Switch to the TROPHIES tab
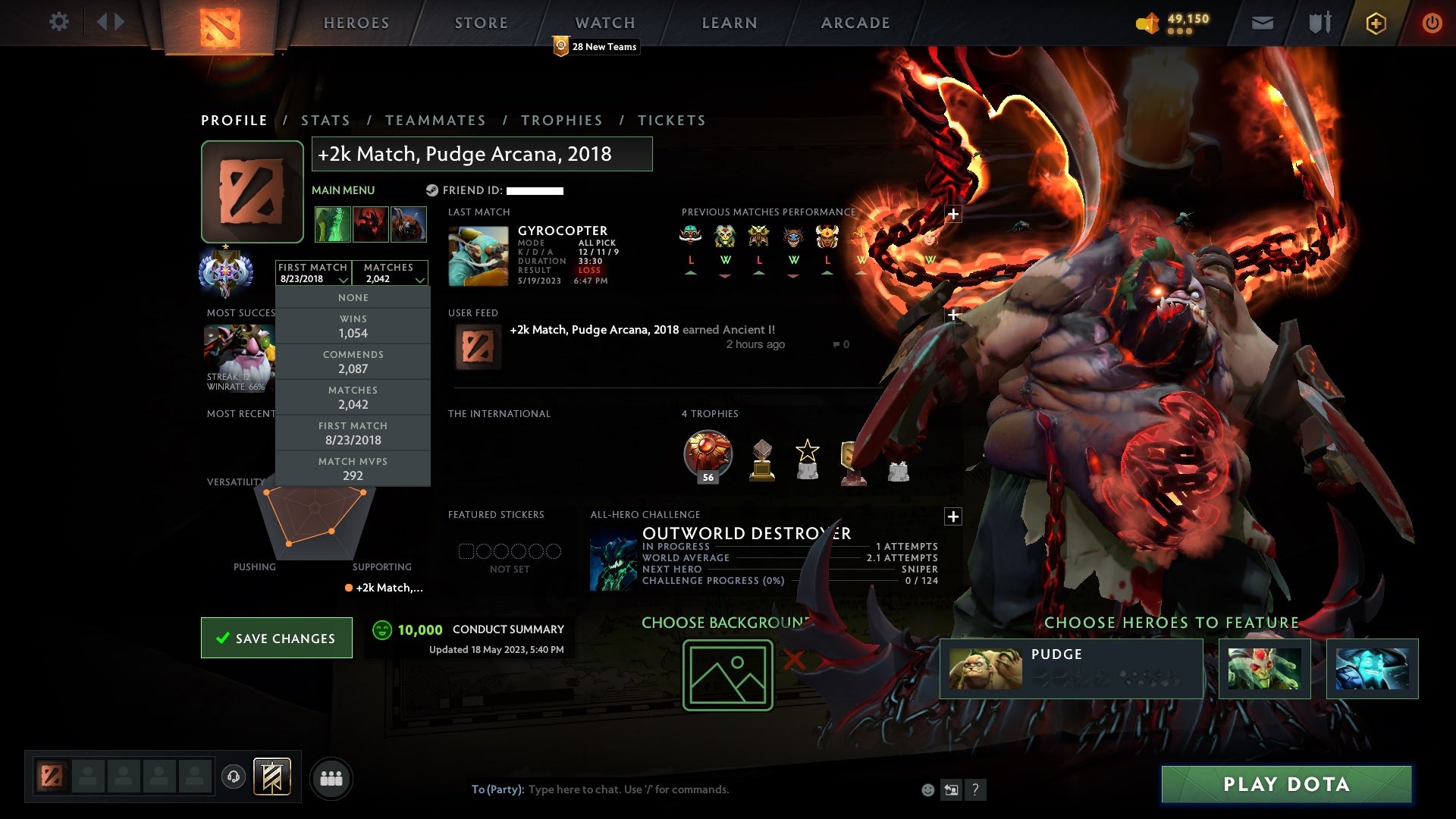The height and width of the screenshot is (819, 1456). pos(561,120)
